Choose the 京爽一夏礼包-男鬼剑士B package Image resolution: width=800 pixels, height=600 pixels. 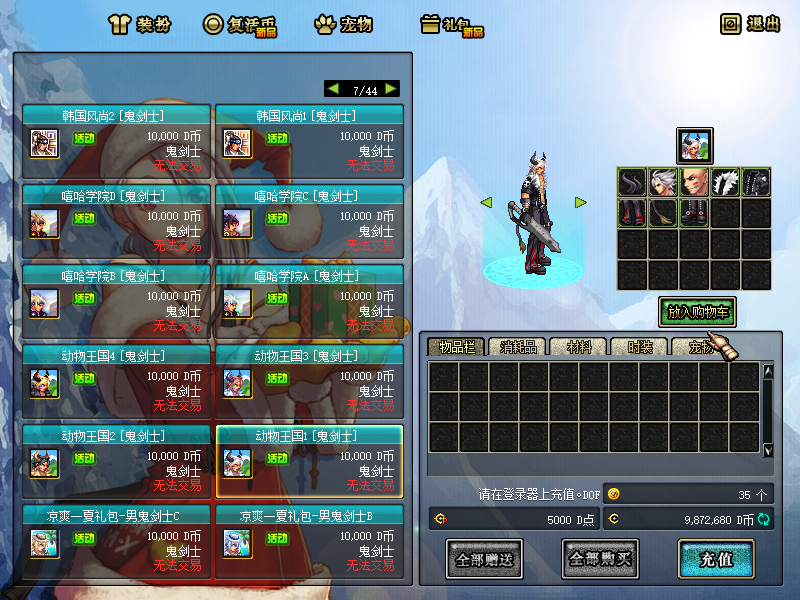(x=309, y=541)
